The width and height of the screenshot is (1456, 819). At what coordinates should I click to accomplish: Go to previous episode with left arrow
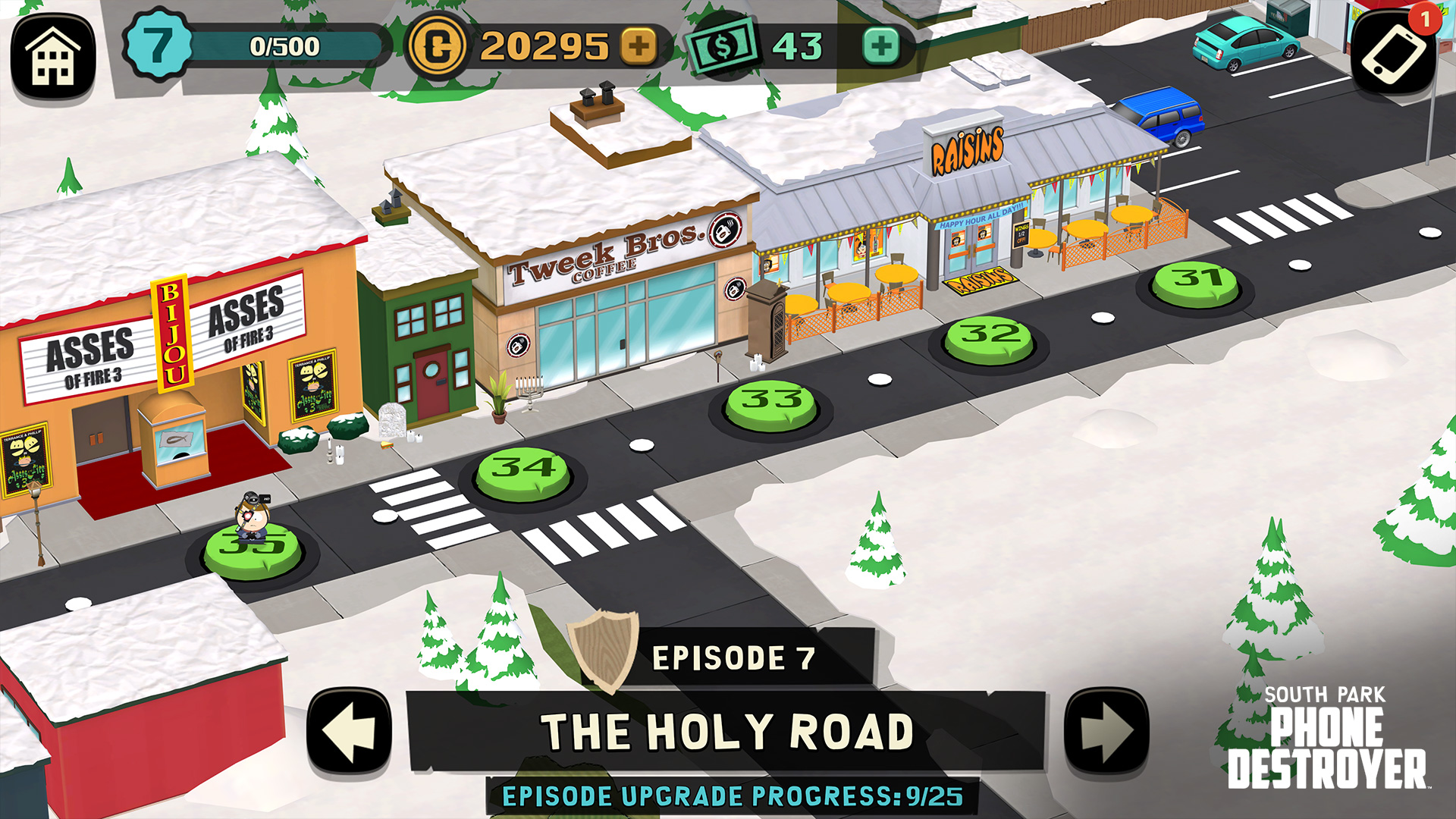pos(349,733)
